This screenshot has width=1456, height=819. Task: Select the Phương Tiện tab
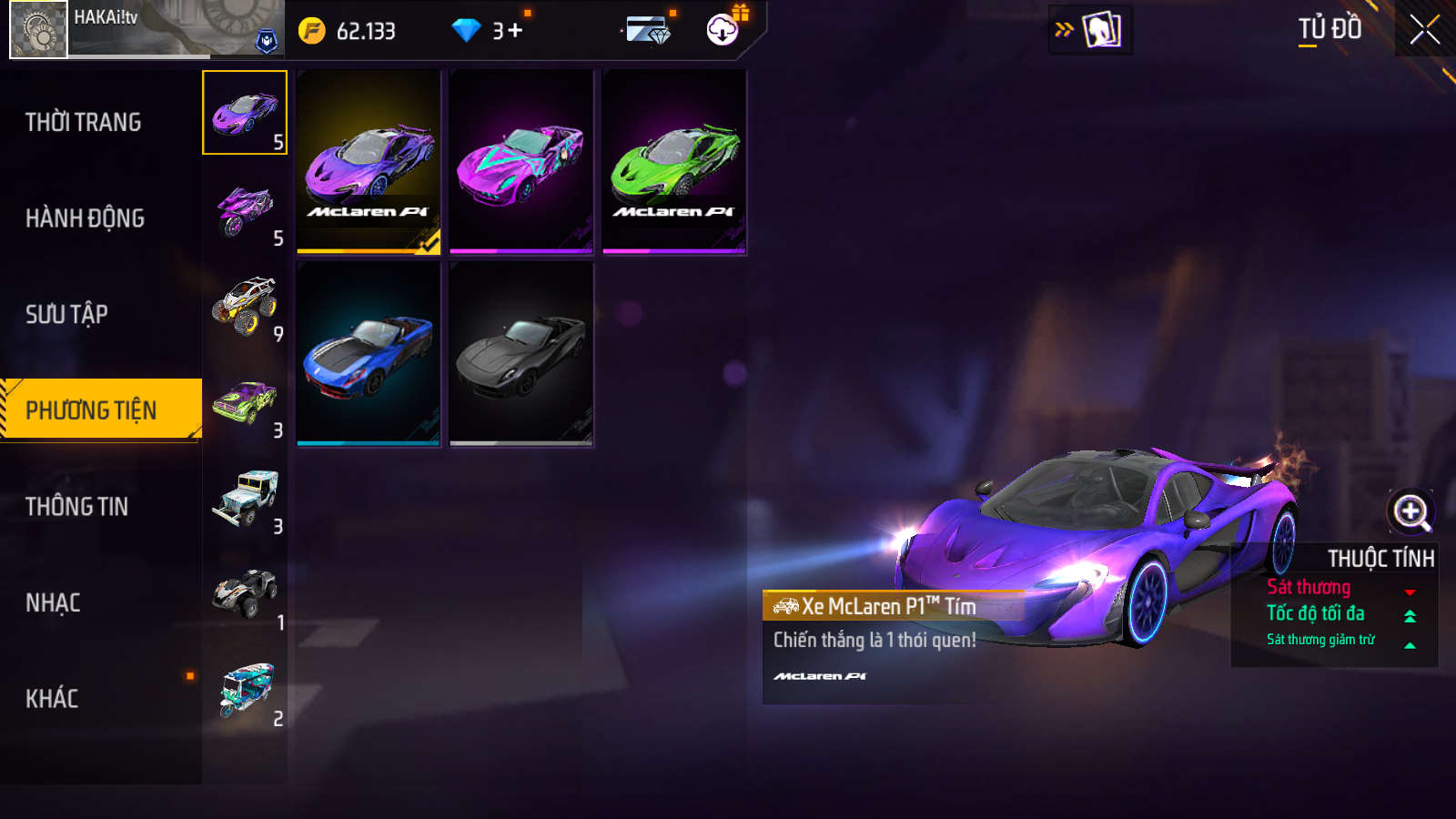click(x=92, y=410)
